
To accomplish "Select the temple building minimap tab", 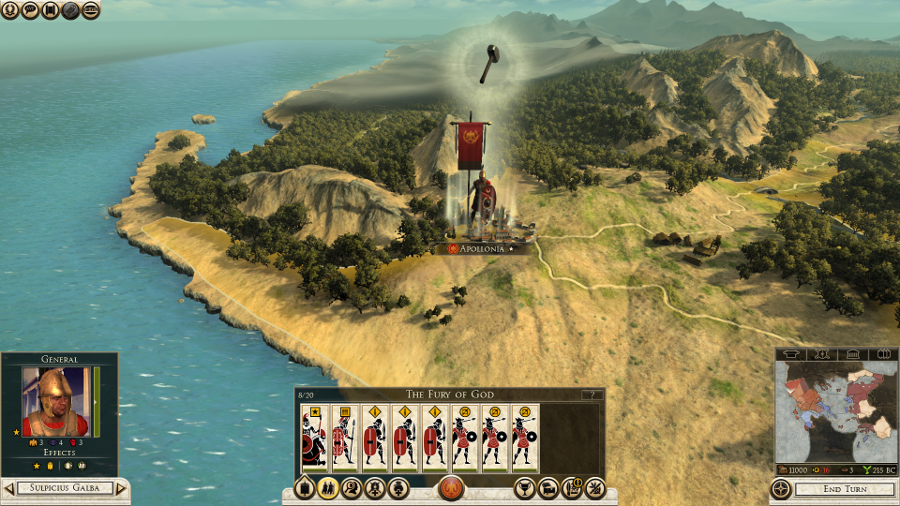I will (x=853, y=354).
